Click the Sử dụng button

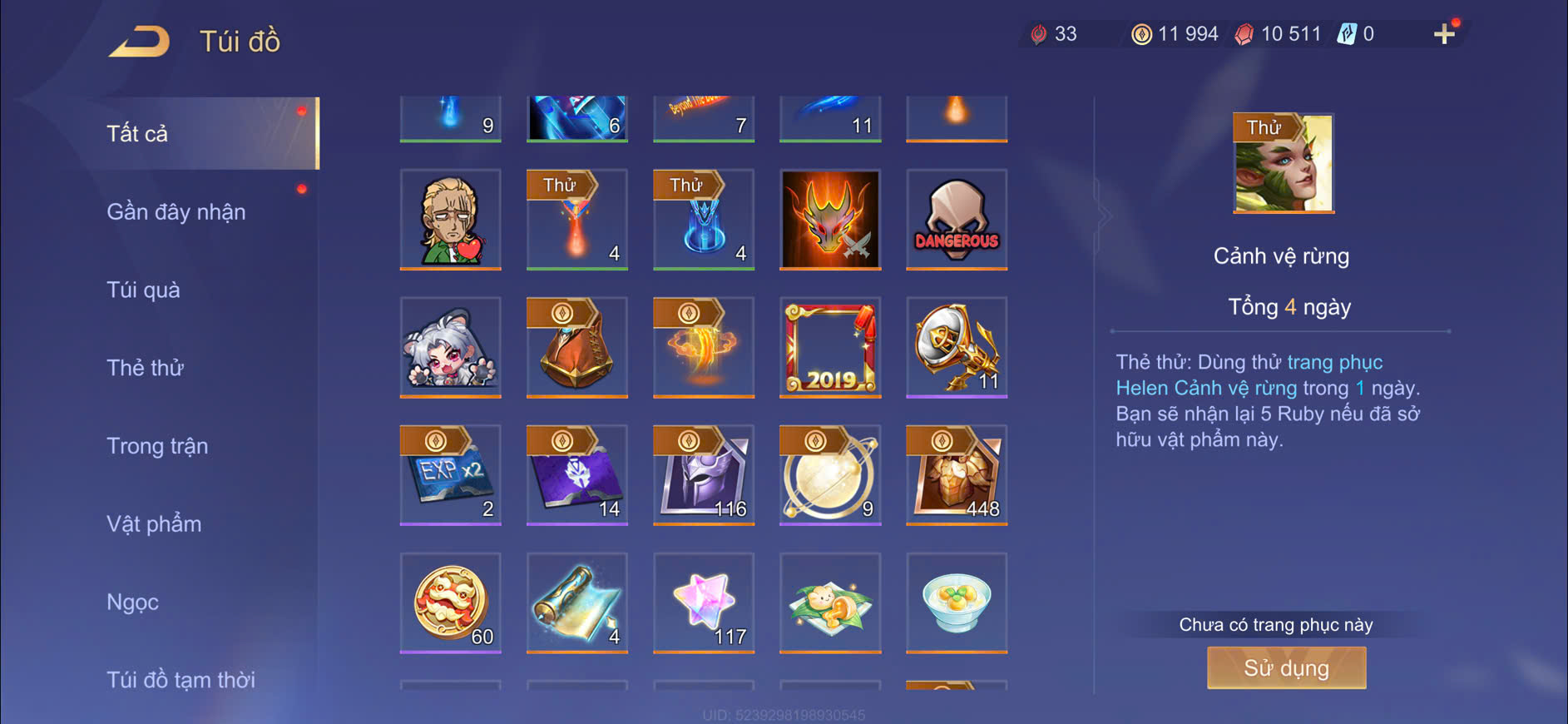coord(1286,668)
